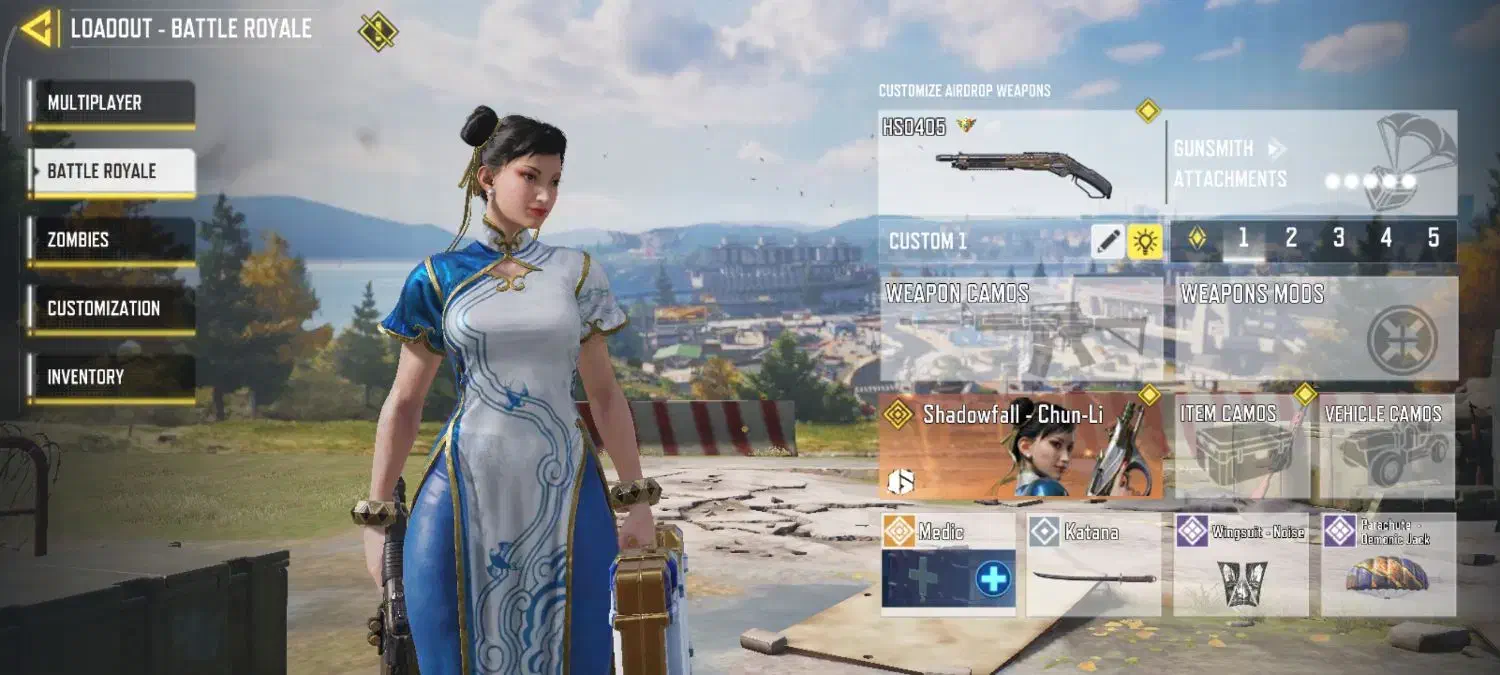The width and height of the screenshot is (1500, 675).
Task: Open the Zombies loadout tab
Action: [x=111, y=240]
